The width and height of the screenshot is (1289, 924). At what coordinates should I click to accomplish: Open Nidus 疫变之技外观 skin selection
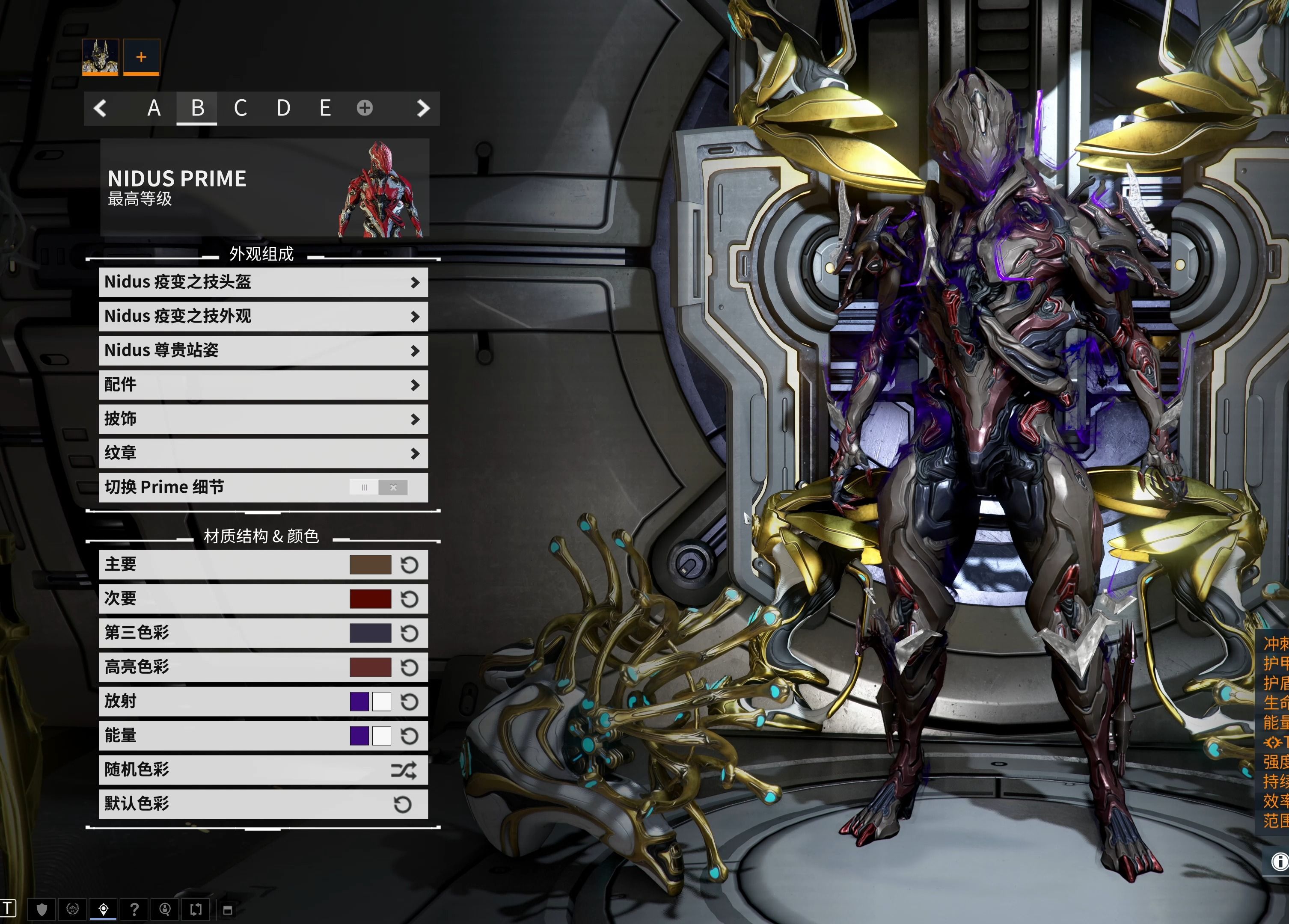(263, 317)
